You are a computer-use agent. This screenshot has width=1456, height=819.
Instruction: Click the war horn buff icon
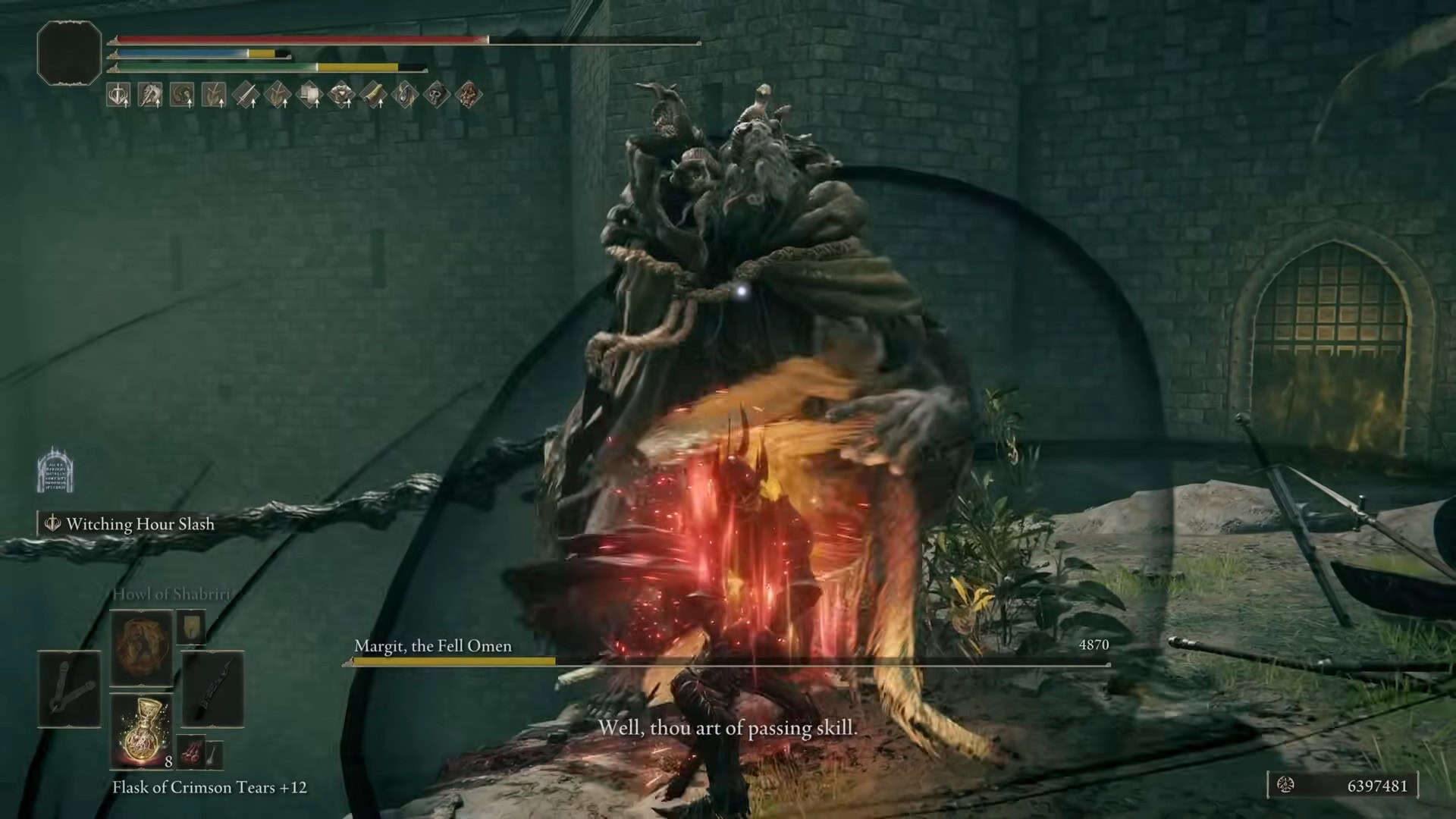pyautogui.click(x=372, y=96)
